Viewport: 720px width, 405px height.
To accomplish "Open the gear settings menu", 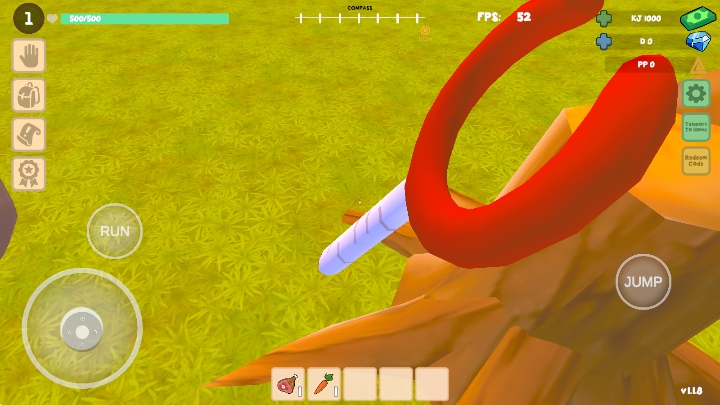I will click(696, 94).
